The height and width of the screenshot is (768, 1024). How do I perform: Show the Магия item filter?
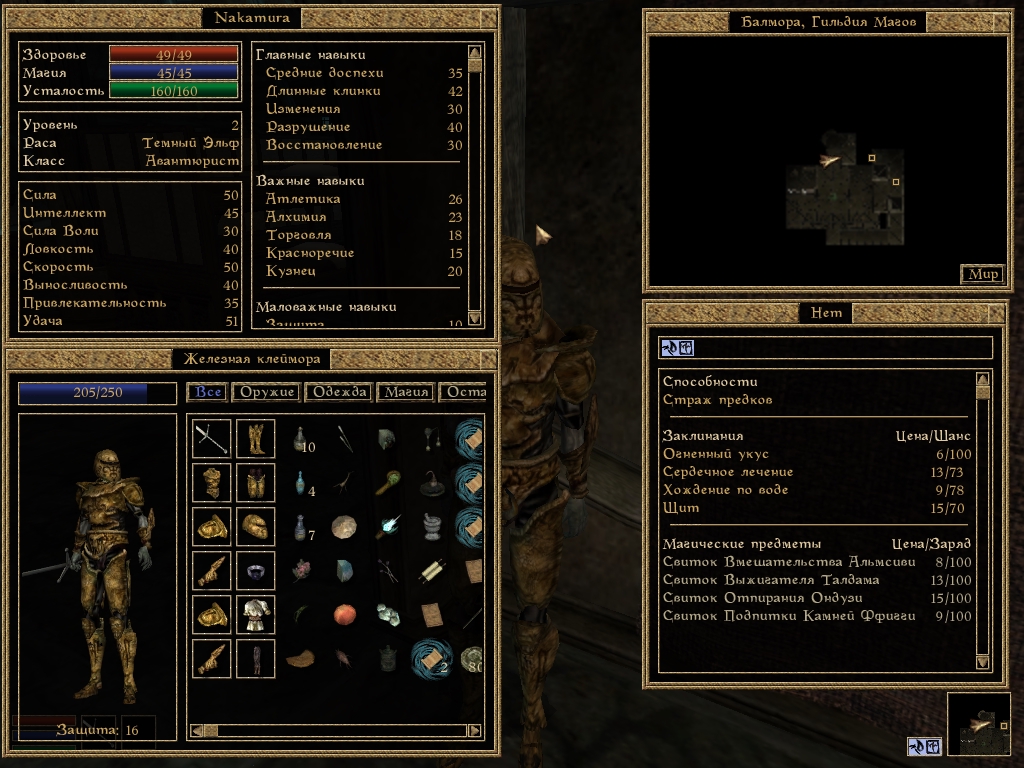pyautogui.click(x=405, y=392)
